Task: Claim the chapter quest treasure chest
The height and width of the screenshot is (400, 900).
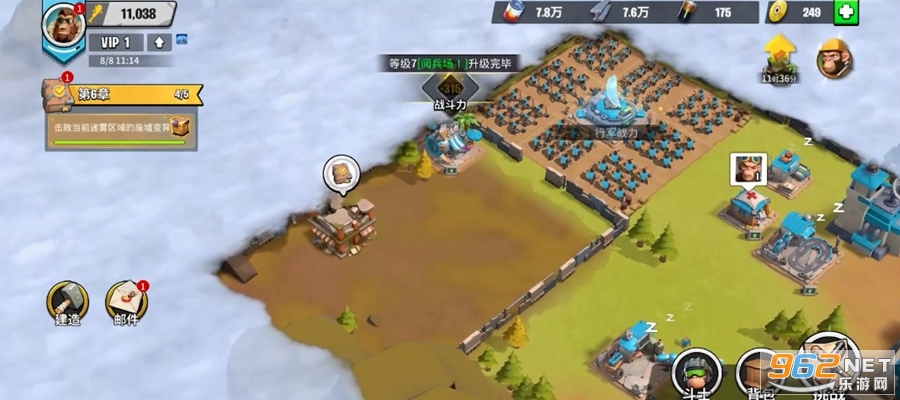Action: point(179,127)
